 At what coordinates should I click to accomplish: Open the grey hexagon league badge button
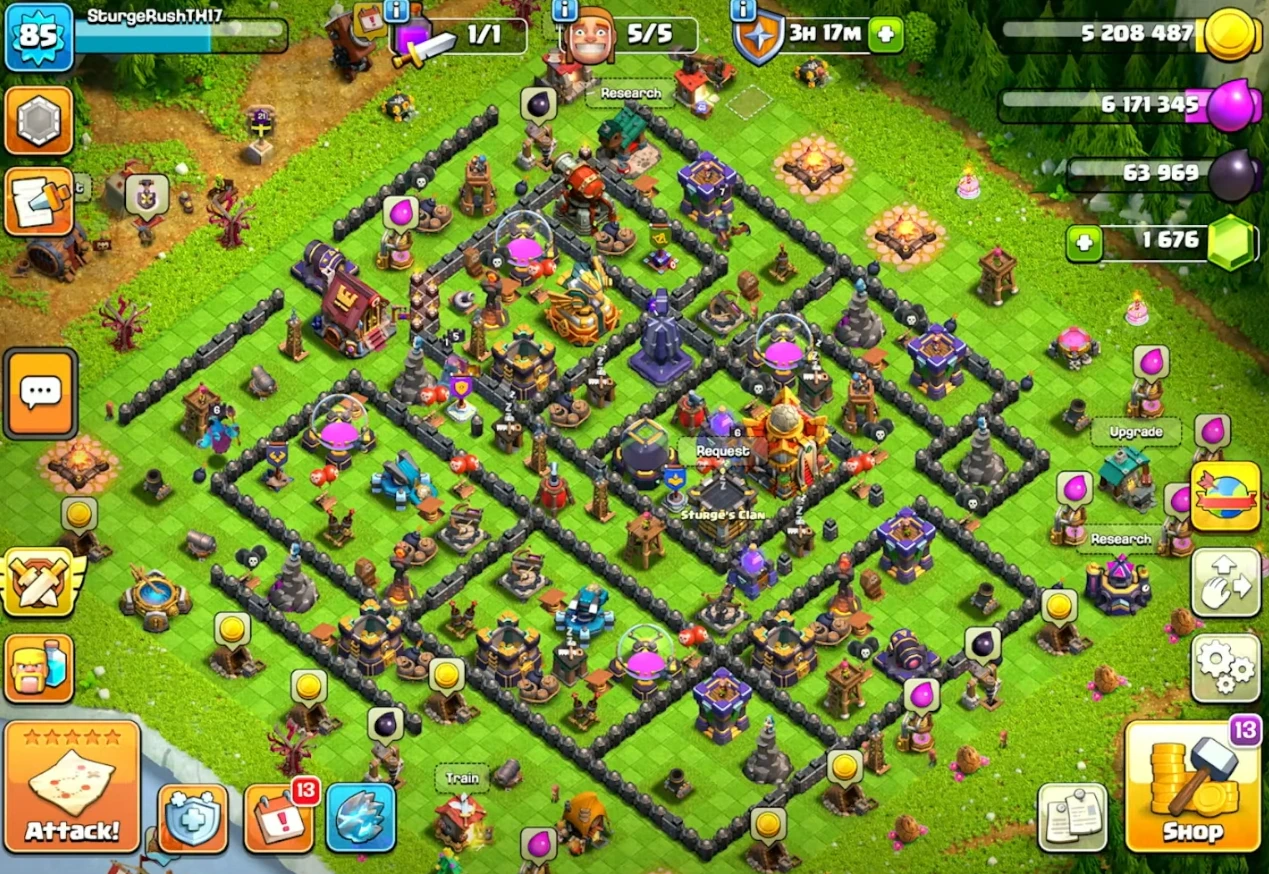coord(40,121)
